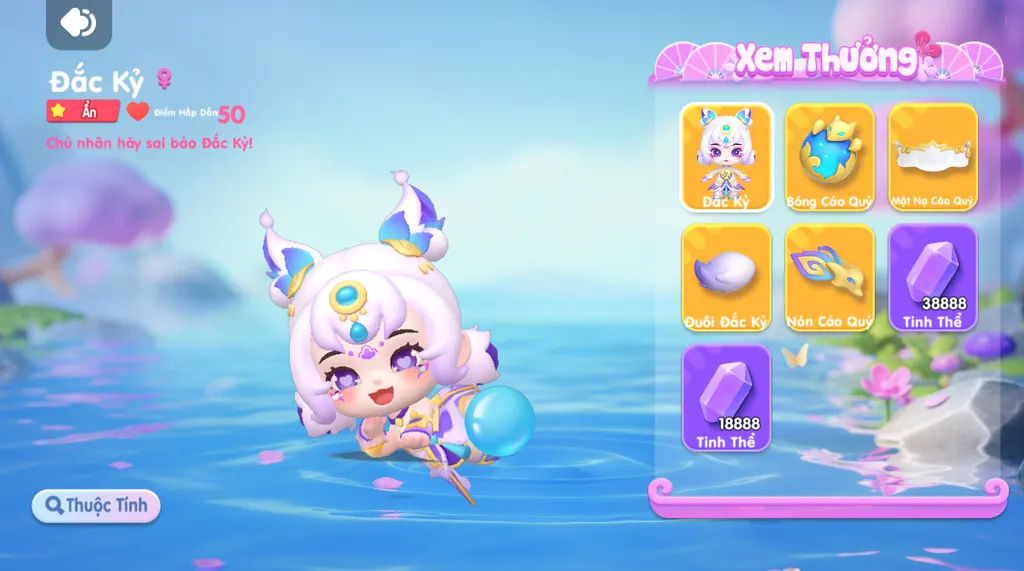Select the Đắc Kỷ character reward tile
This screenshot has height=571, width=1024.
point(726,157)
